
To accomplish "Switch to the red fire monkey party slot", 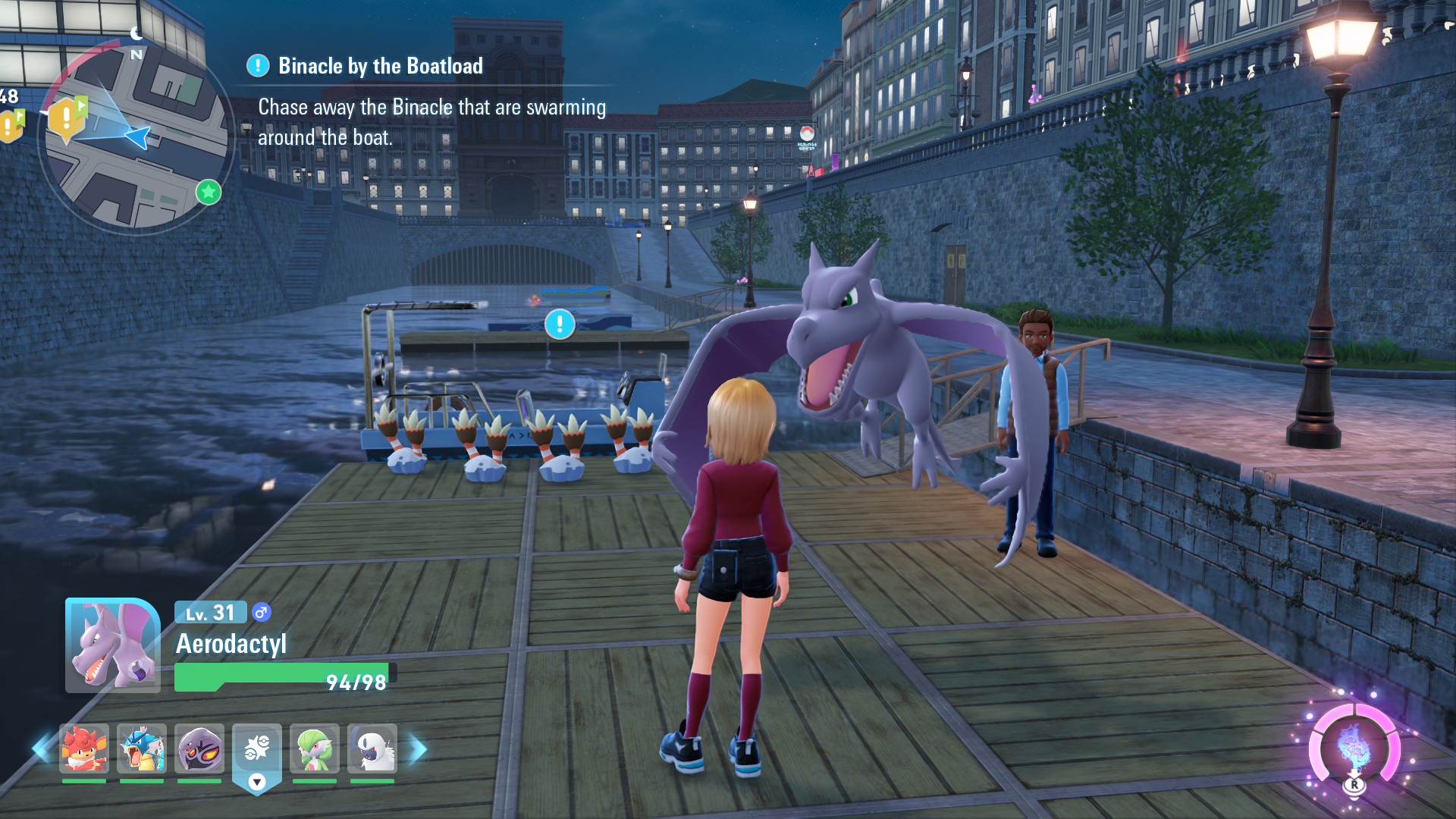I will (x=84, y=748).
